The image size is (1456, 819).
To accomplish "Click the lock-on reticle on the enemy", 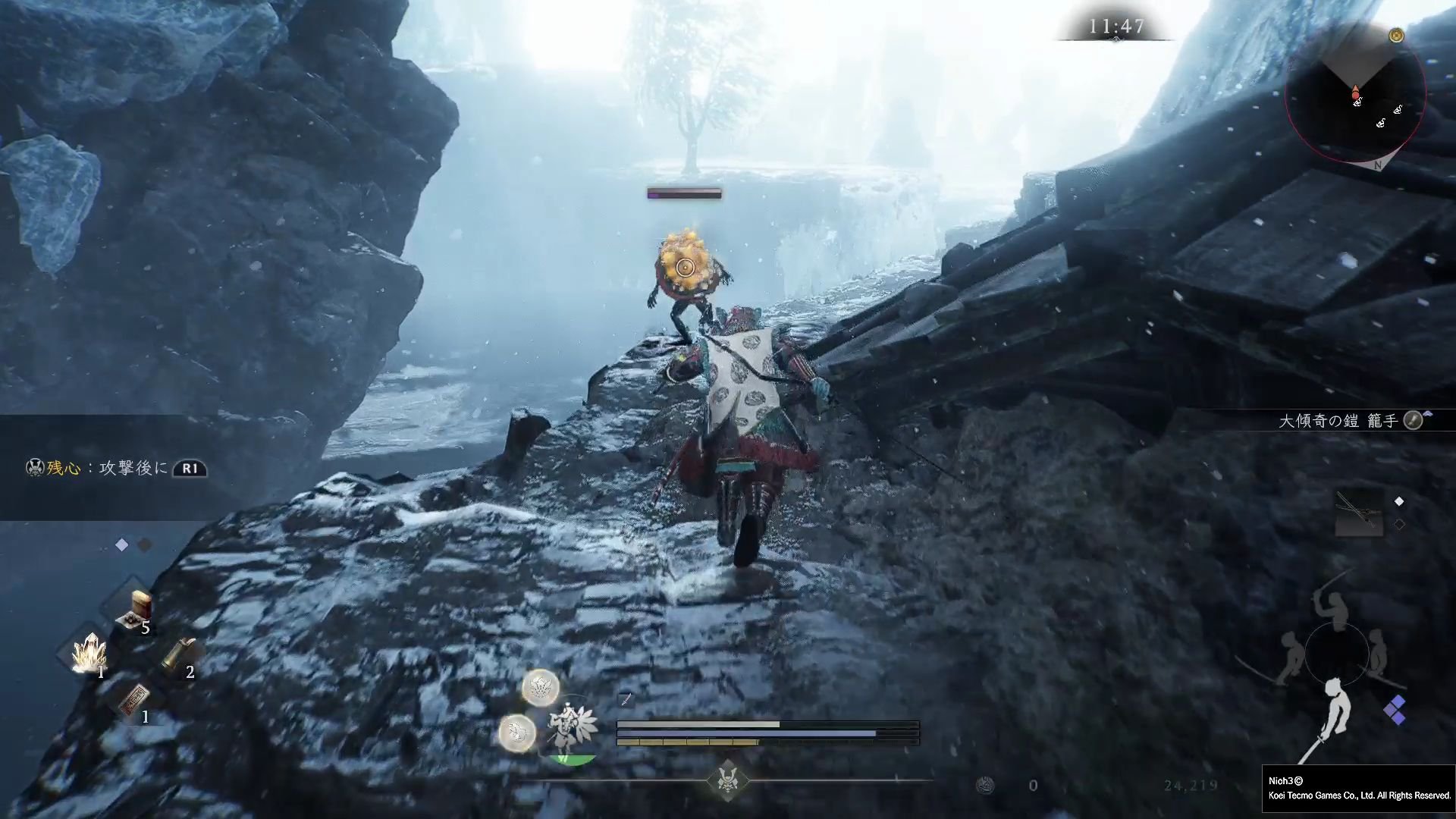I will [685, 267].
